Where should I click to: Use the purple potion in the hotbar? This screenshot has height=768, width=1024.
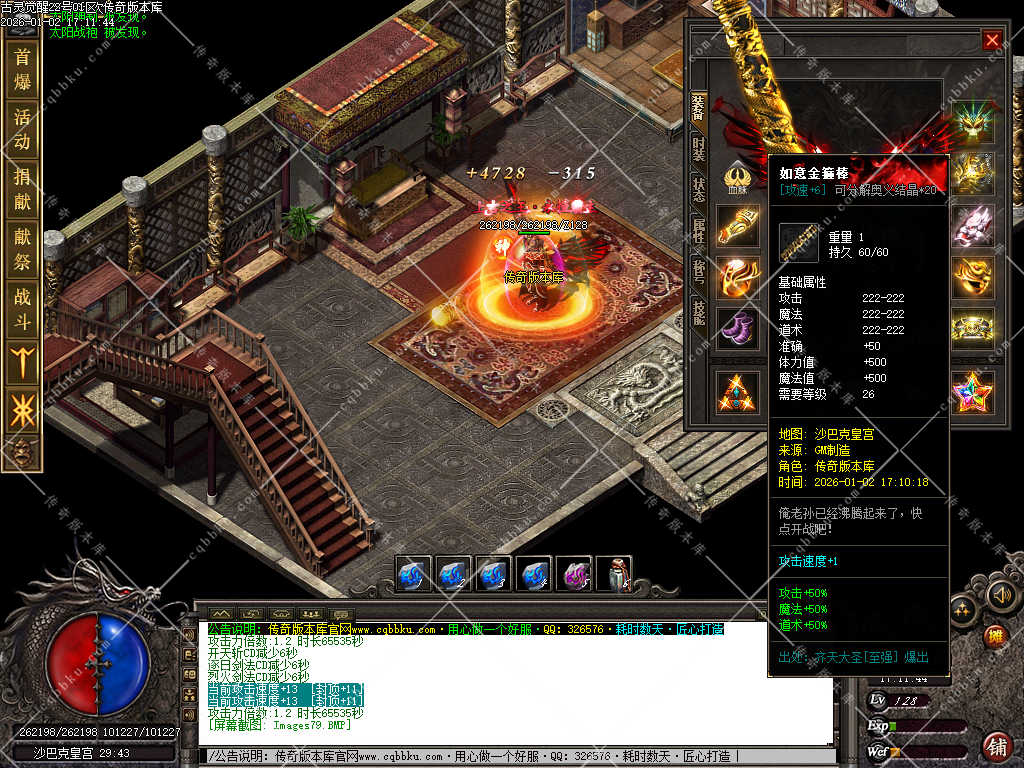[x=573, y=575]
